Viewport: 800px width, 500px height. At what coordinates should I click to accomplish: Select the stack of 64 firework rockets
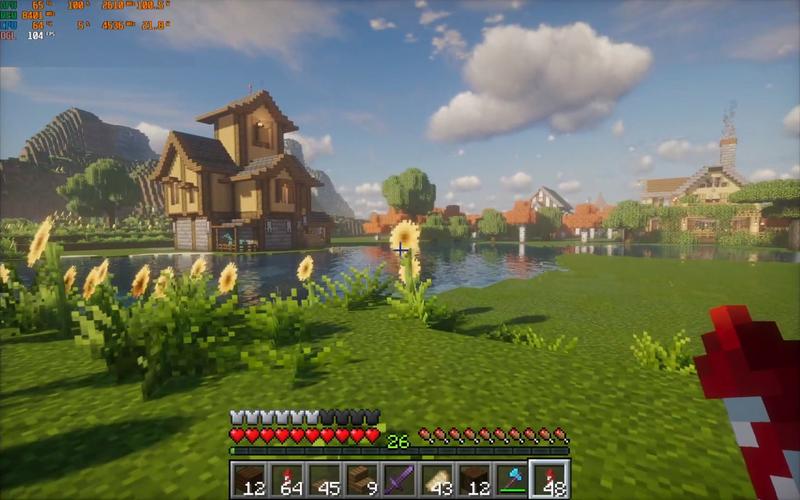coord(287,479)
